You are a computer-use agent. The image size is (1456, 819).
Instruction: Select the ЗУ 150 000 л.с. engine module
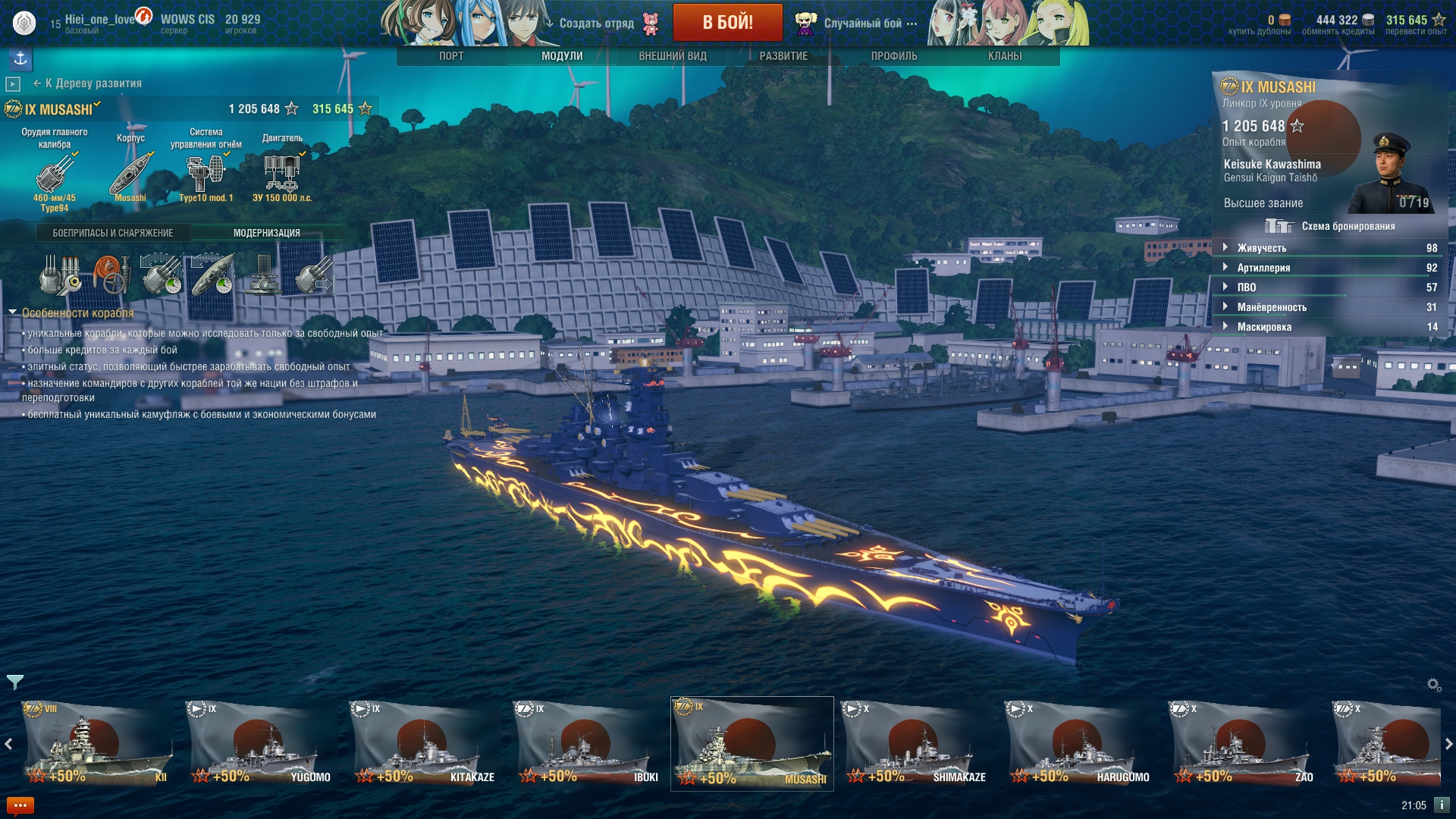[x=282, y=174]
